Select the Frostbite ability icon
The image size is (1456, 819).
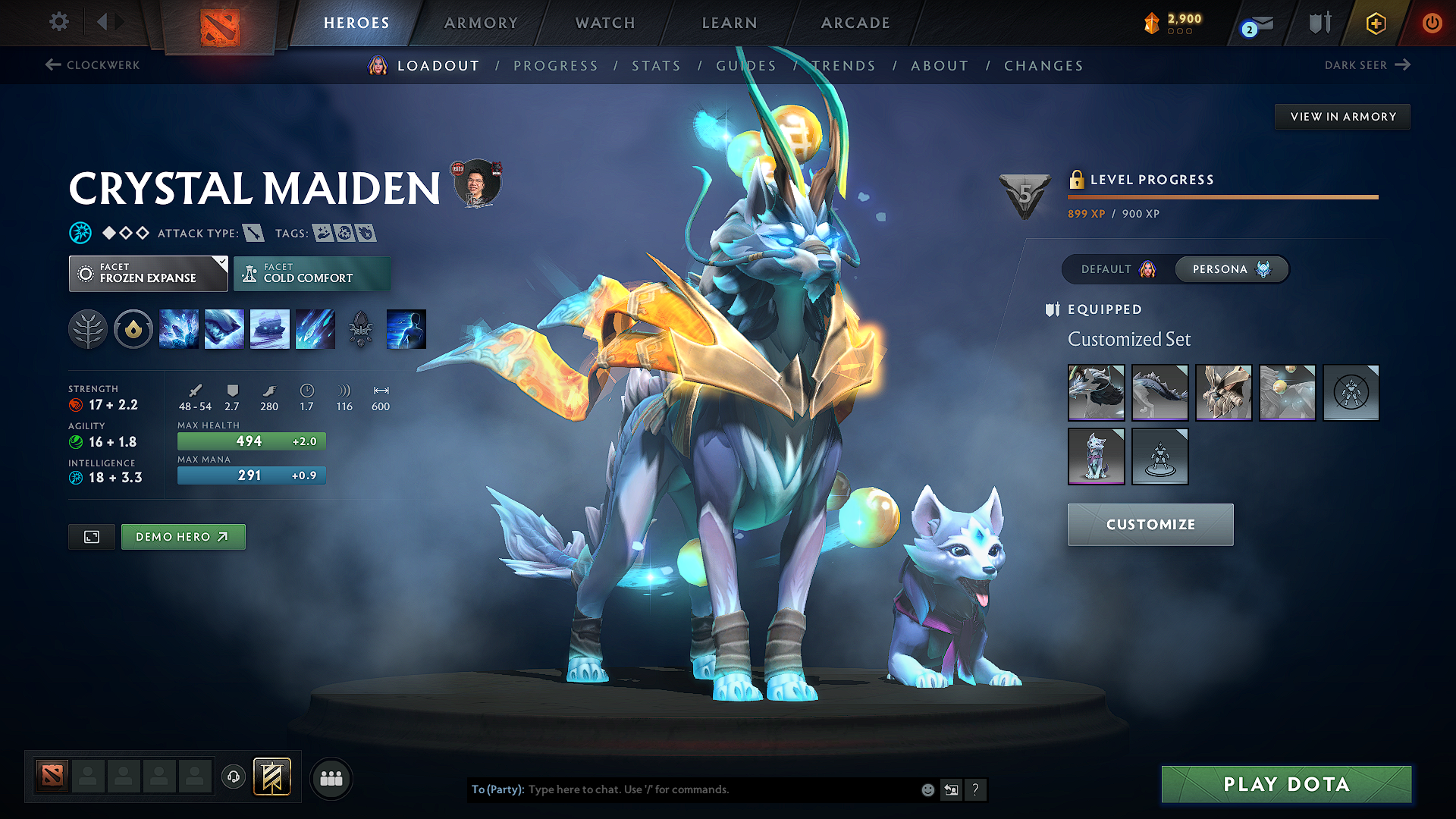point(224,329)
